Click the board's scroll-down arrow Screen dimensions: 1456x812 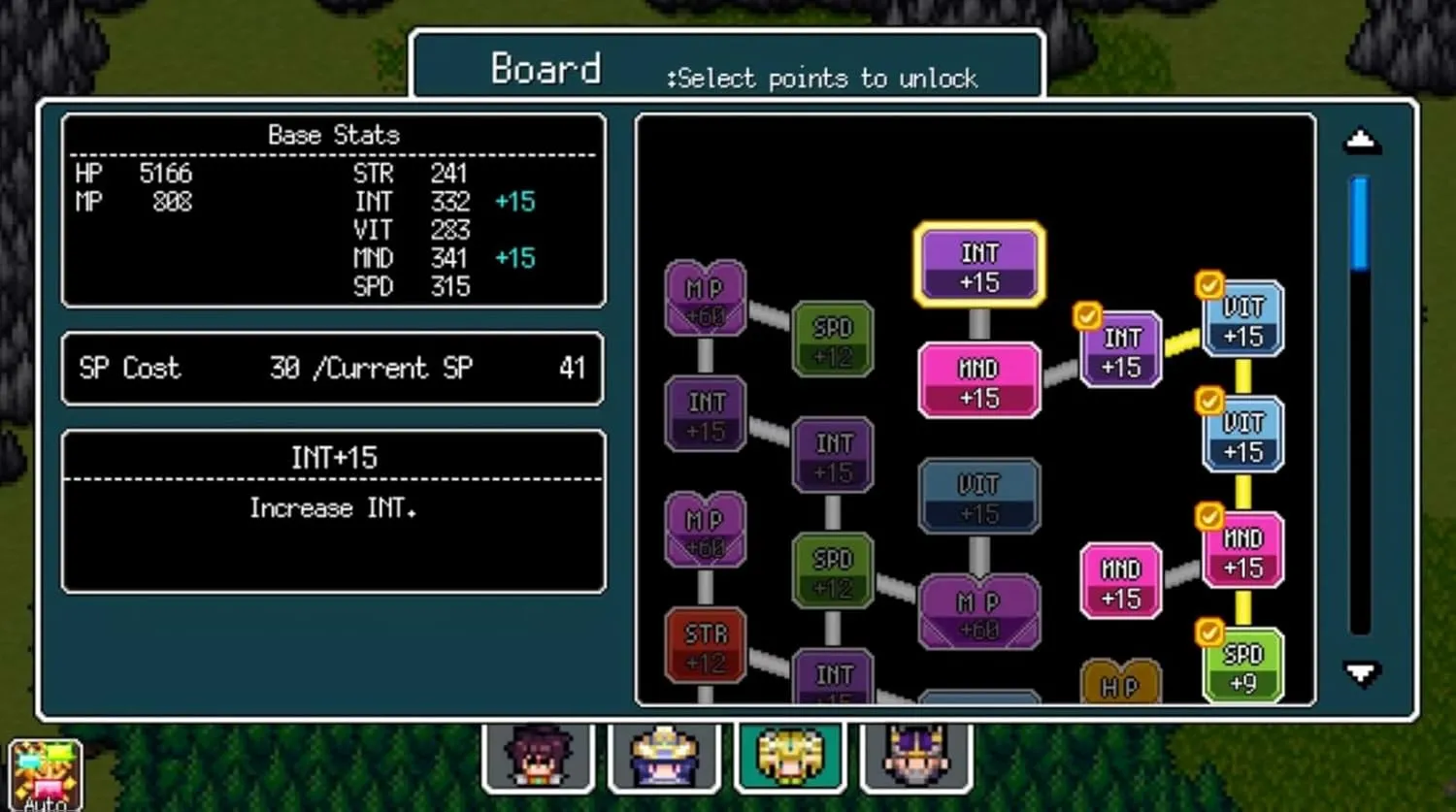(1361, 672)
